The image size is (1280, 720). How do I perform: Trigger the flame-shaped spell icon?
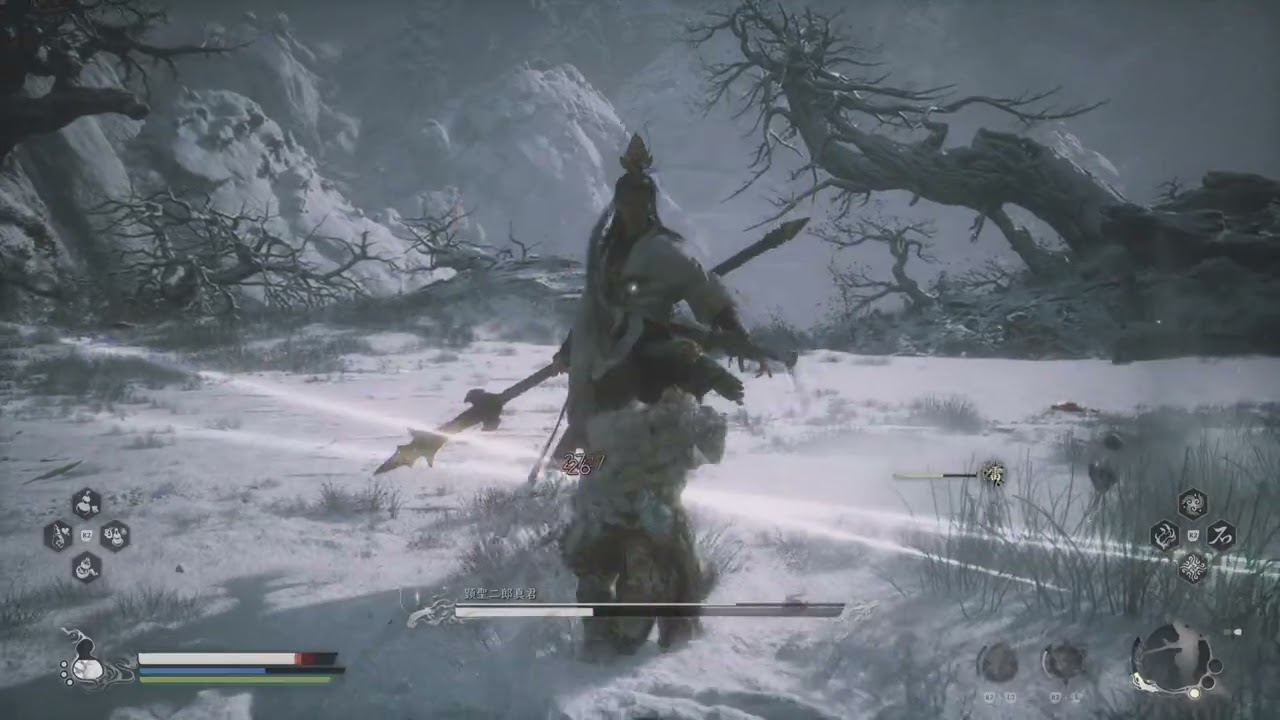tap(1164, 536)
